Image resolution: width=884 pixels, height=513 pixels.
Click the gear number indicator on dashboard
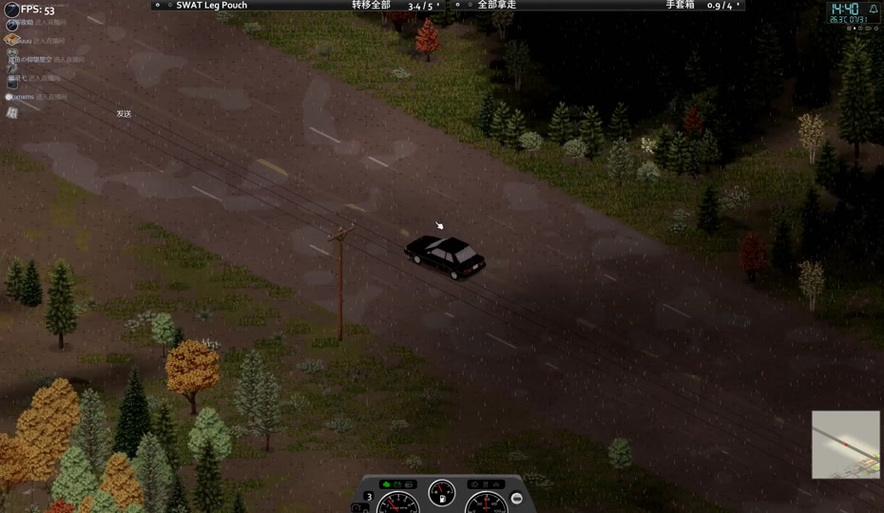pos(369,496)
